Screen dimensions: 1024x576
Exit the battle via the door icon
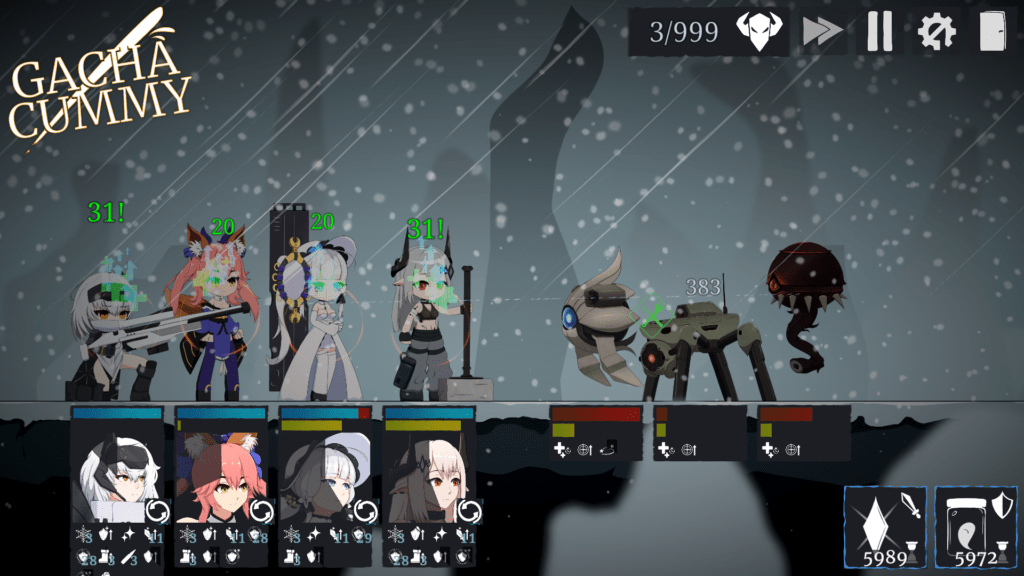pos(991,32)
